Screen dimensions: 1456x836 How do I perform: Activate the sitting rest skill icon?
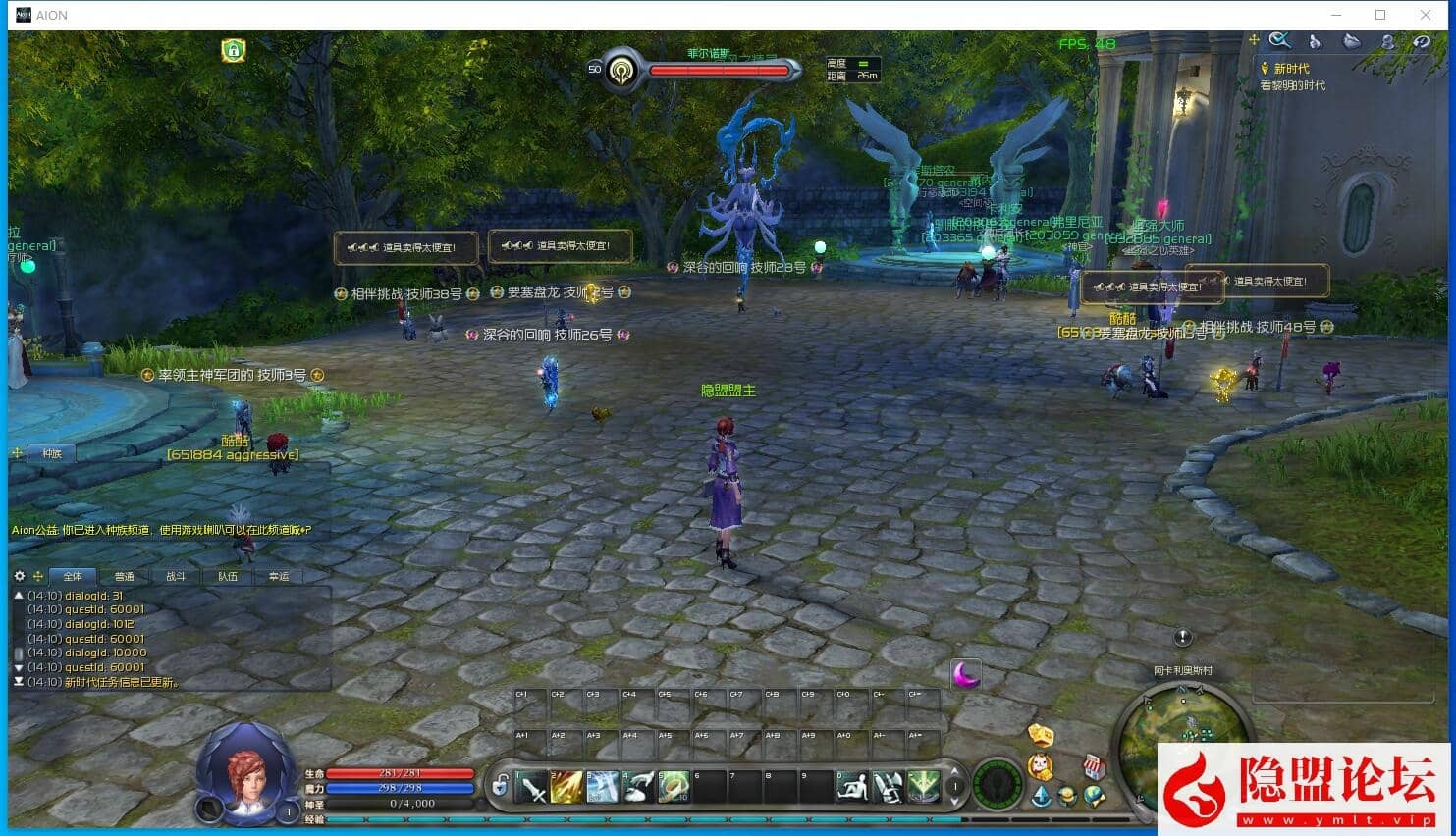point(852,787)
